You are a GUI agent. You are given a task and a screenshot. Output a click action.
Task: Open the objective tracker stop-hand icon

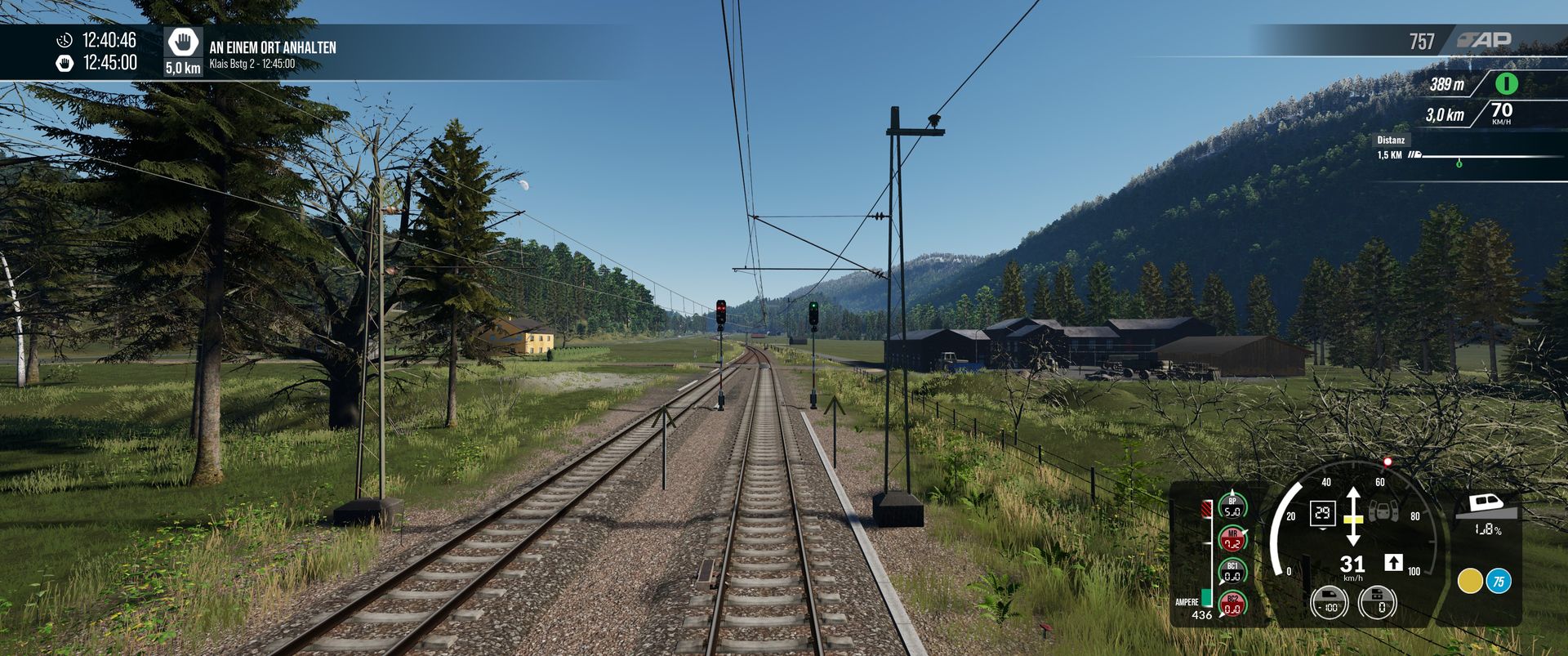(184, 42)
